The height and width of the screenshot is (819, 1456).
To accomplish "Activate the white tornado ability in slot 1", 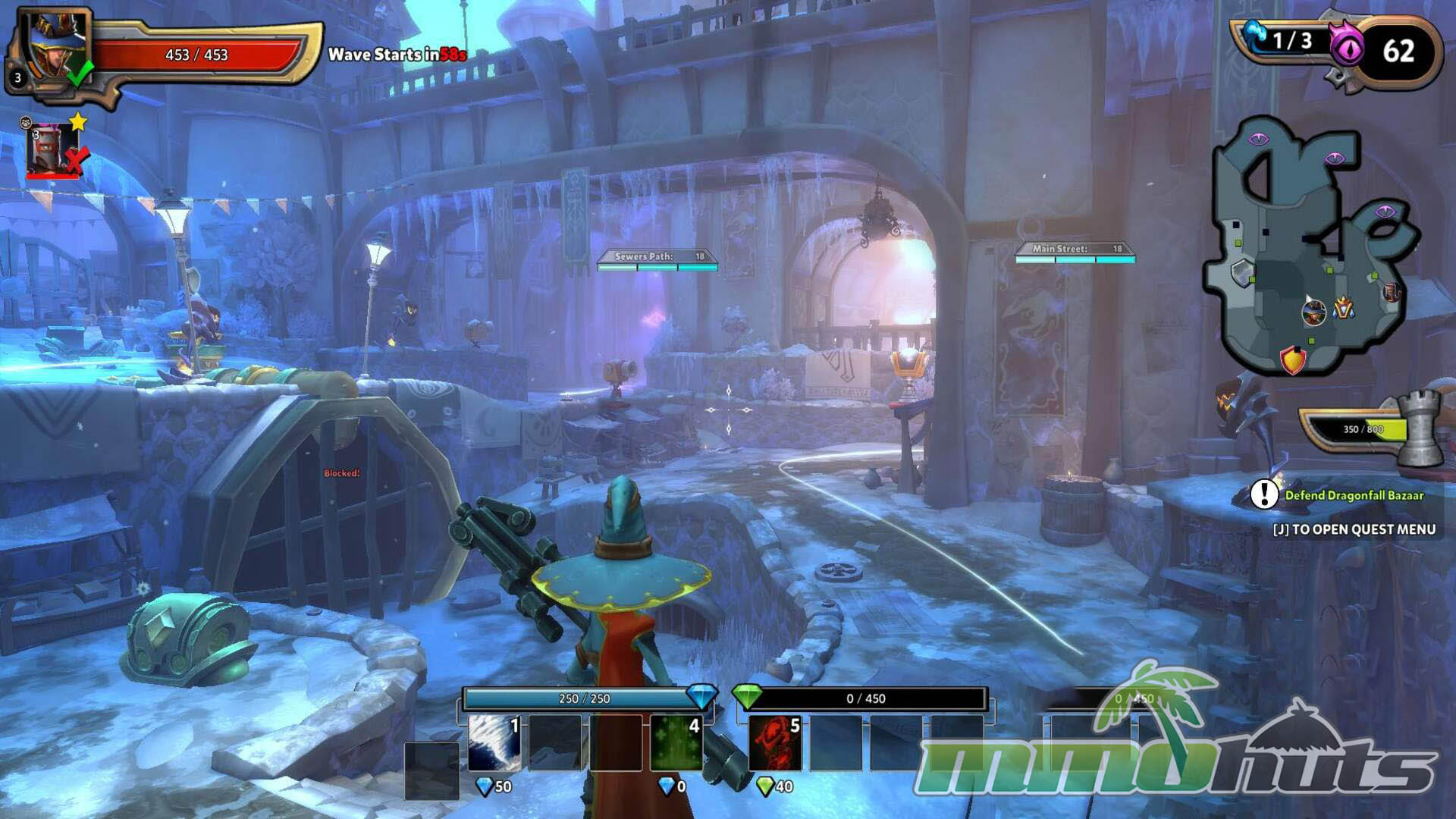I will [x=494, y=742].
